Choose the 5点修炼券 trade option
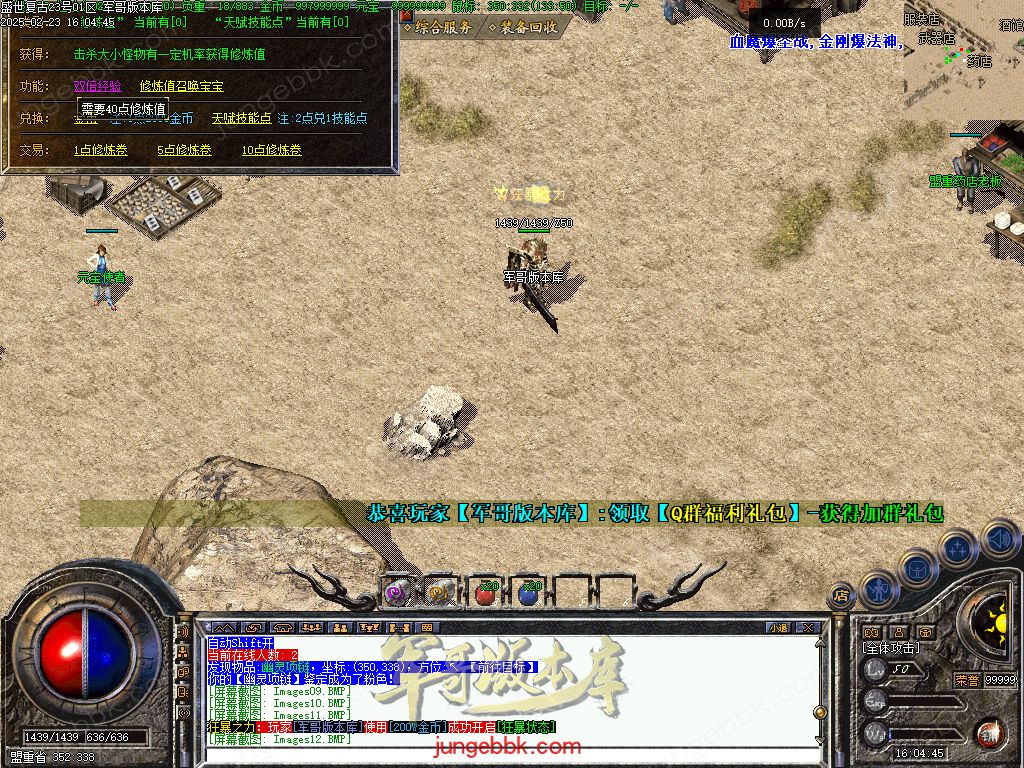The height and width of the screenshot is (768, 1024). [184, 150]
